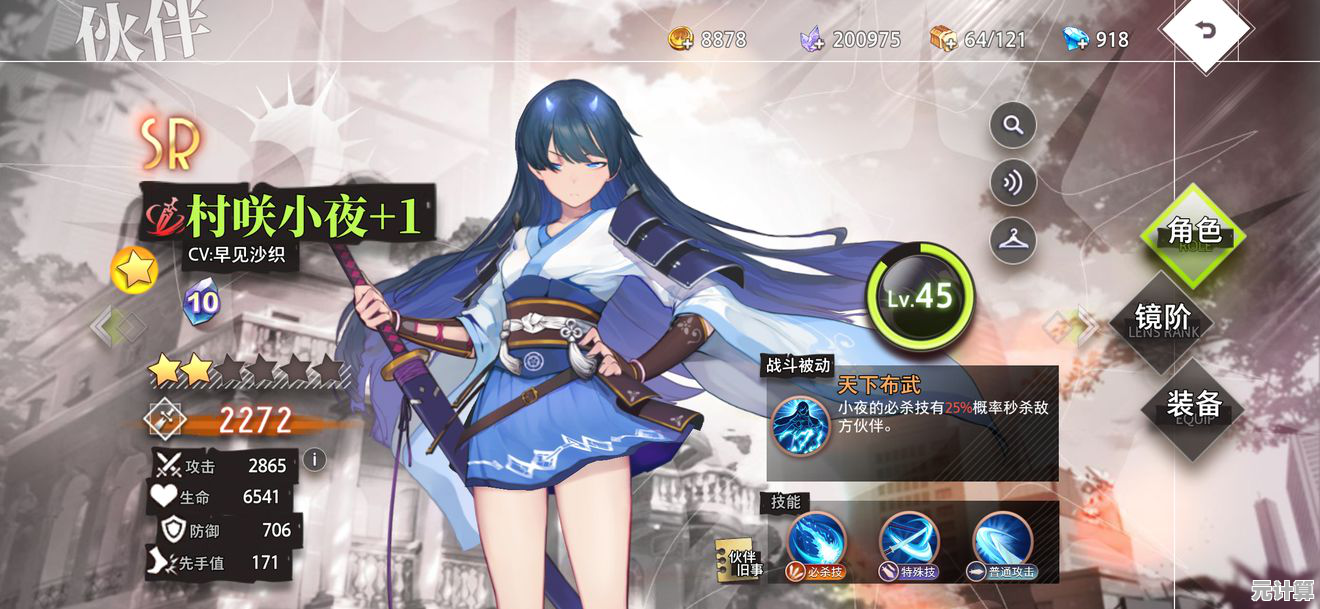Switch to the 角色 tab
Screen dimensions: 1320x609
click(x=1194, y=233)
